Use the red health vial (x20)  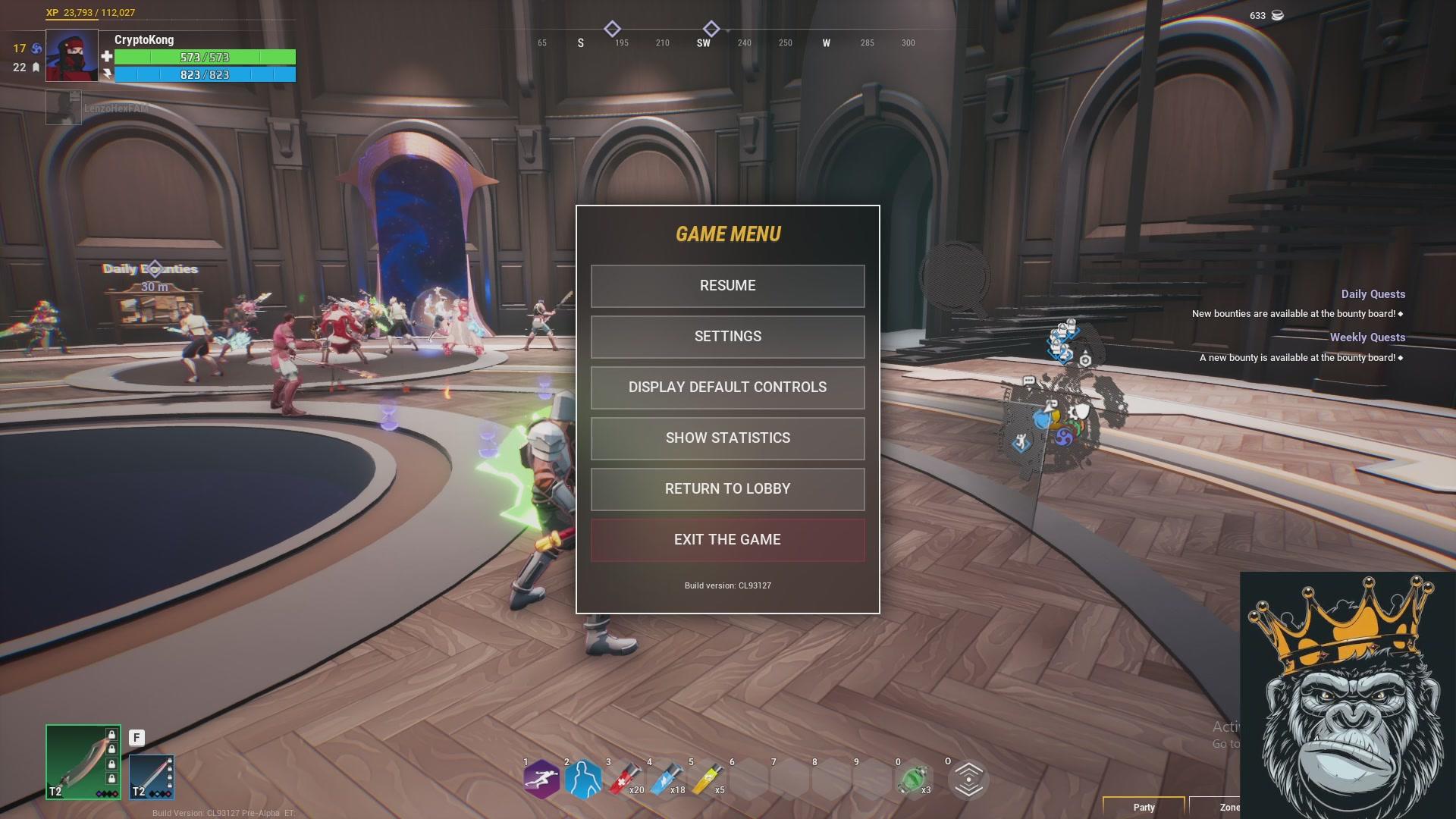pyautogui.click(x=625, y=780)
